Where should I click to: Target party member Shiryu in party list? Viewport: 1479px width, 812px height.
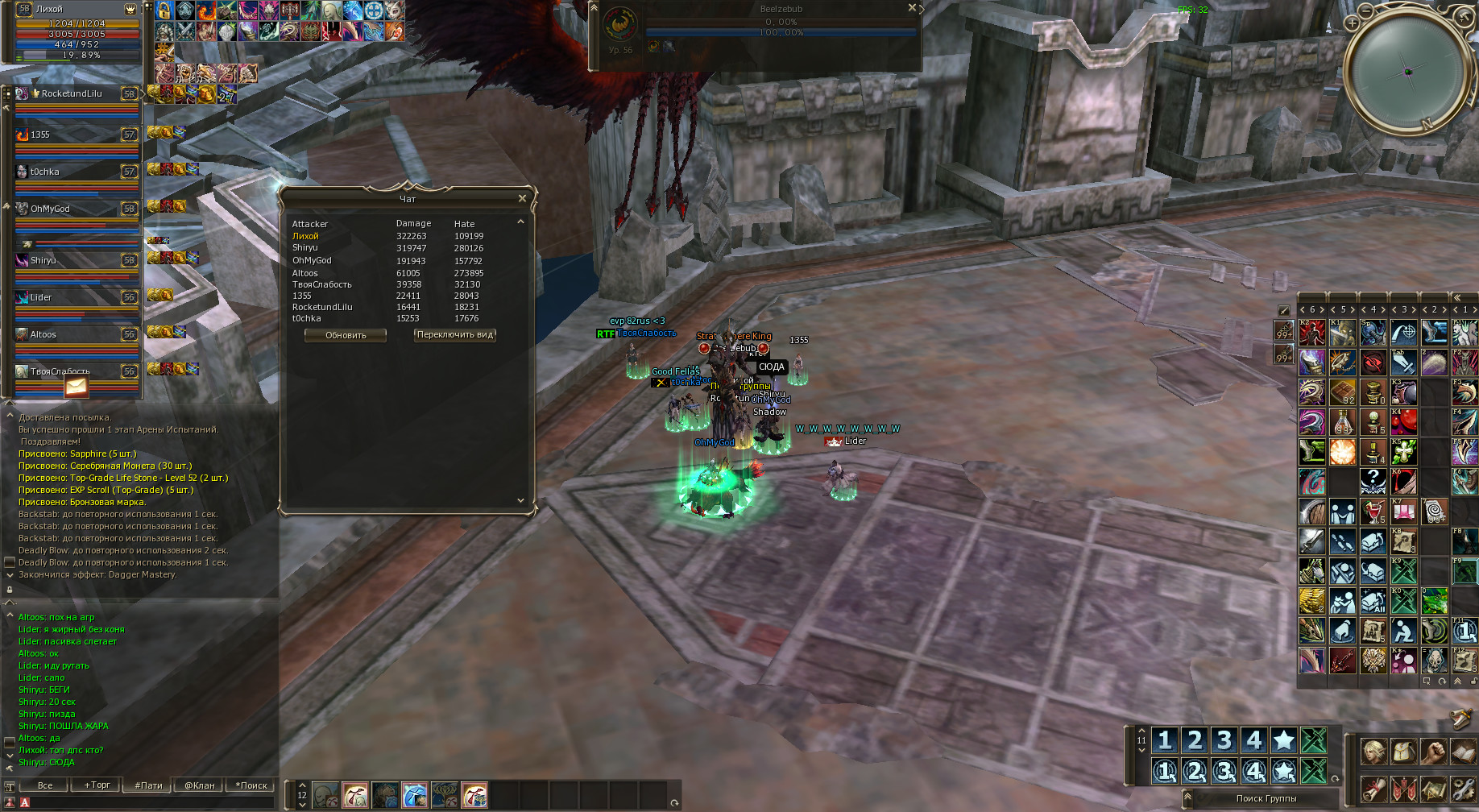coord(43,261)
